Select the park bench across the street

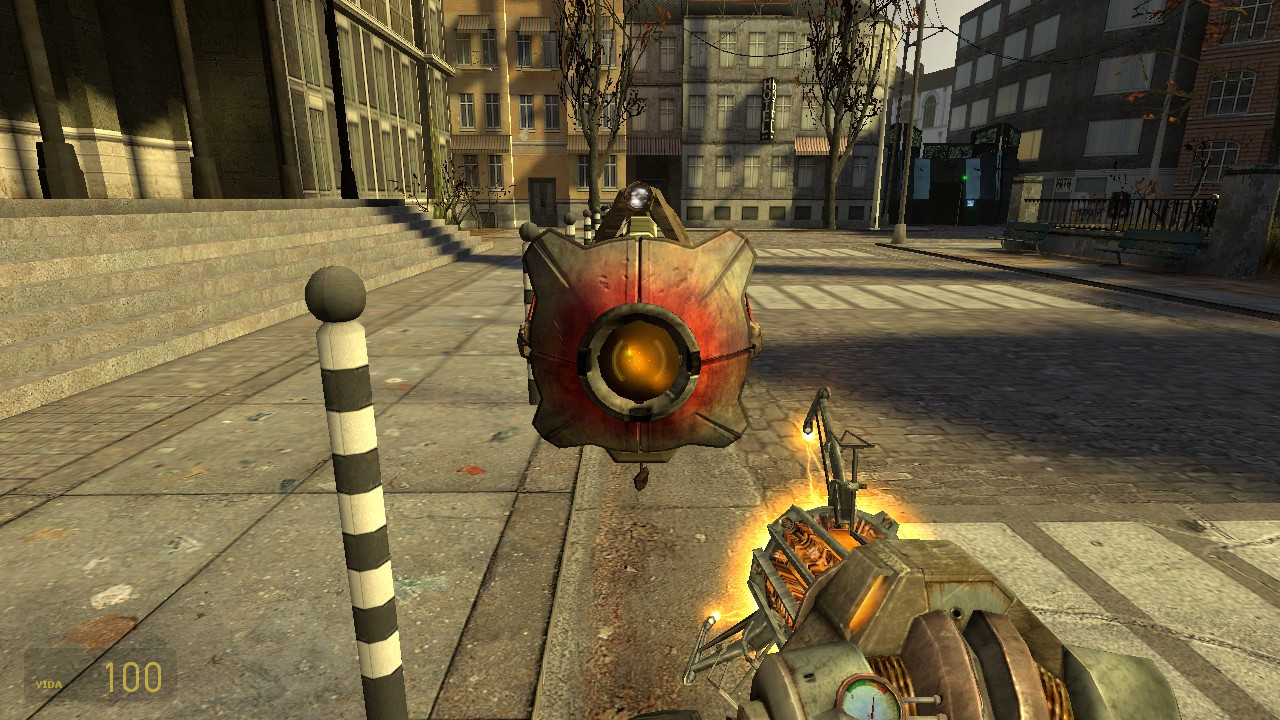click(1025, 236)
